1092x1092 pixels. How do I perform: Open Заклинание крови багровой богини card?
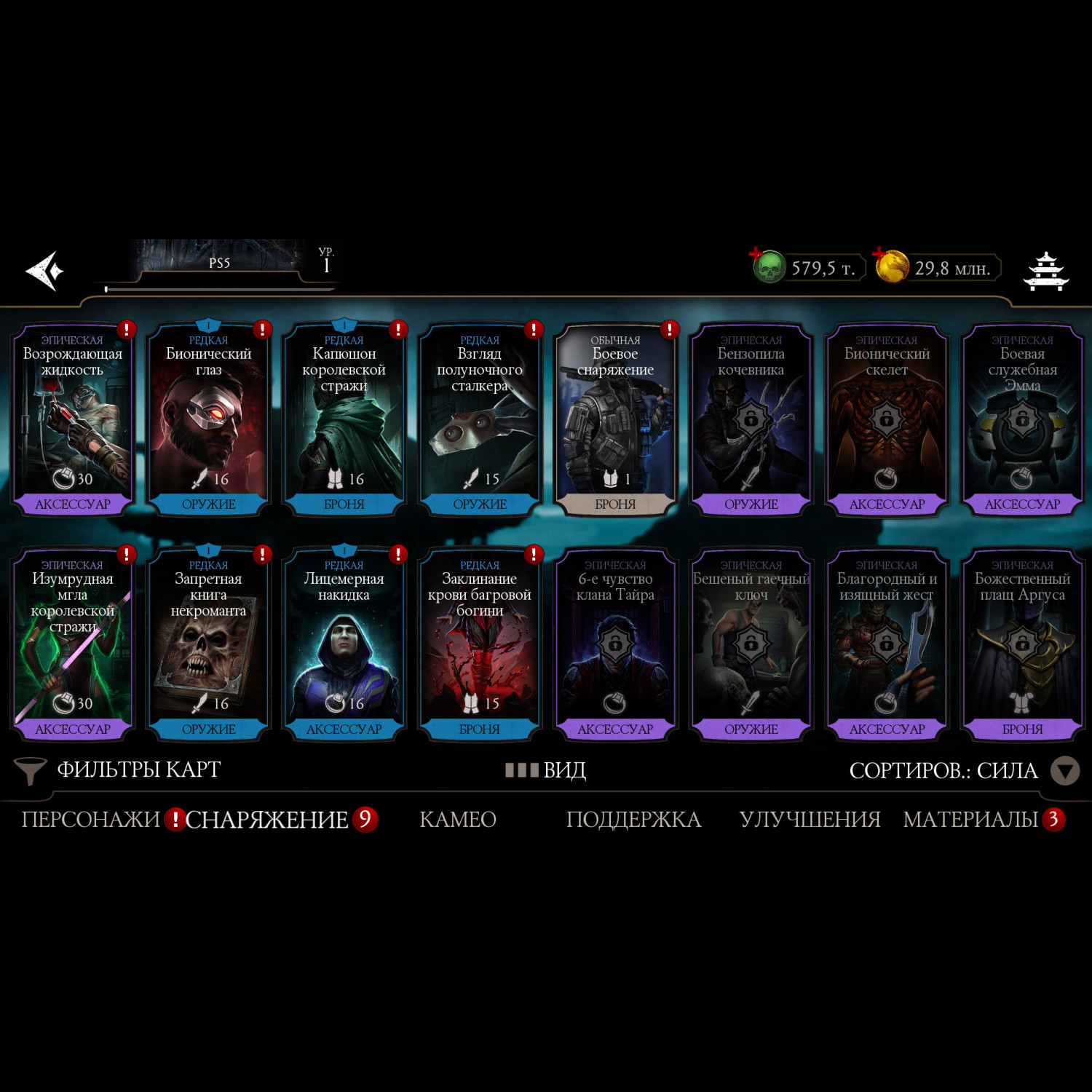(480, 645)
